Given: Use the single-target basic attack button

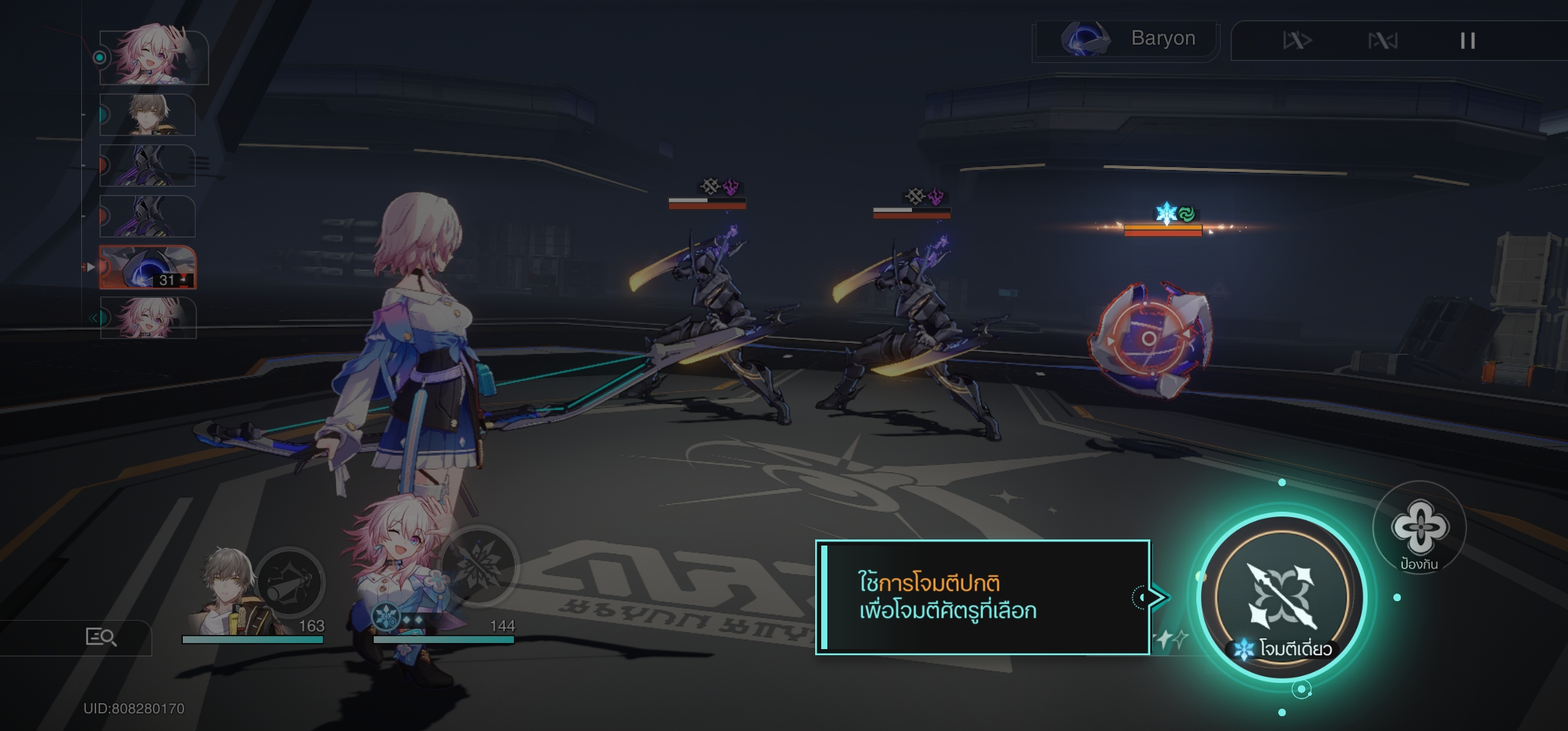Looking at the screenshot, I should [1282, 597].
